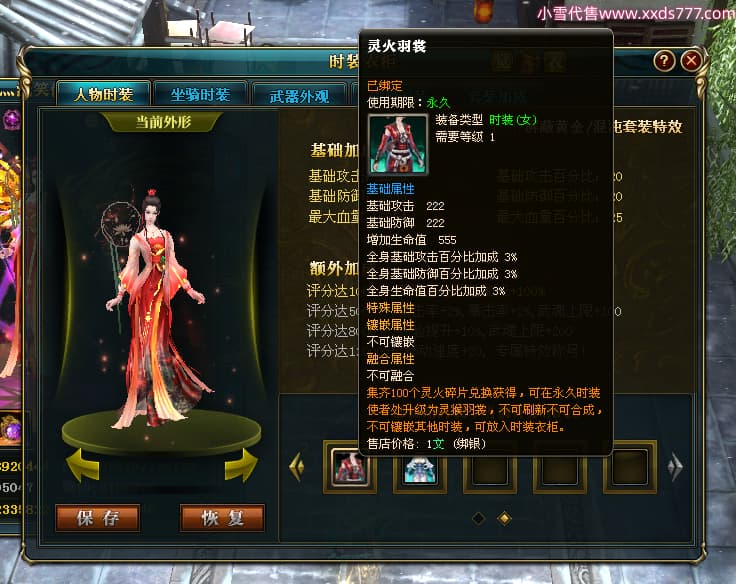Select the red 灵火羽裳 costume slot

tap(350, 469)
